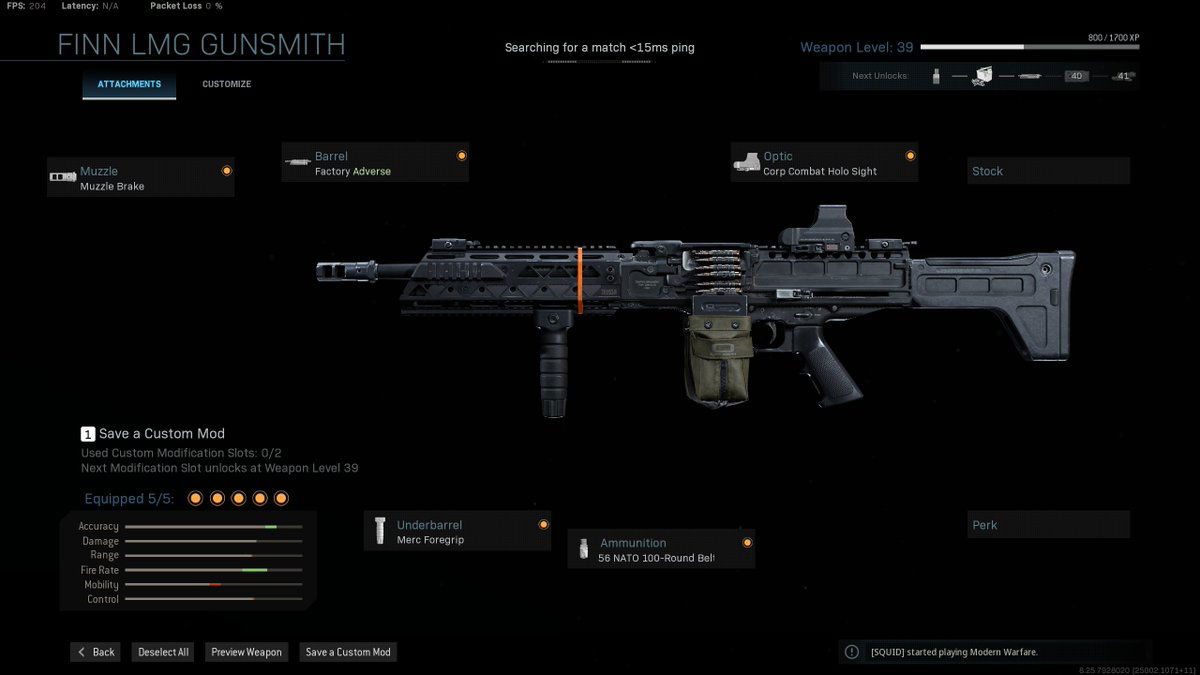Select the Muzzle Brake attachment slot
Screen dimensions: 1200x675
[140, 178]
